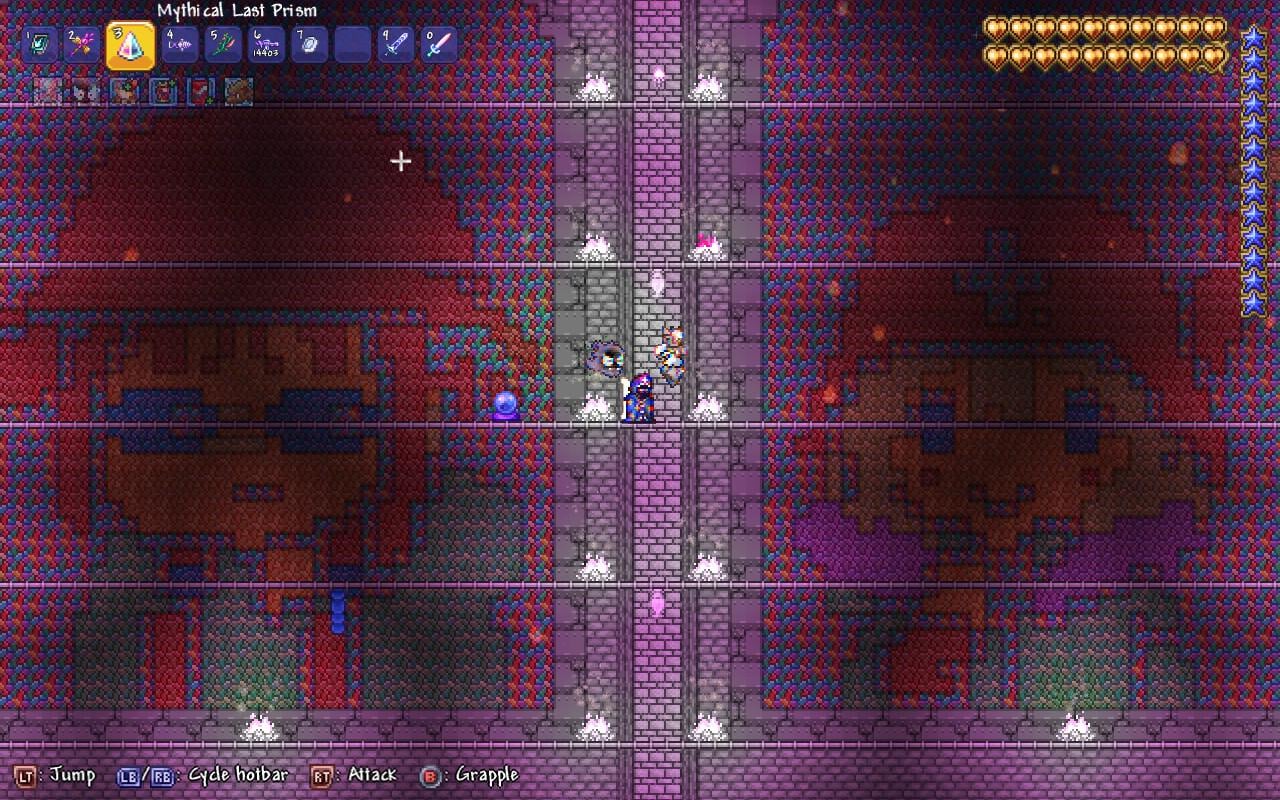The height and width of the screenshot is (800, 1280).
Task: Select the teal spell tome in slot 1
Action: tap(40, 45)
